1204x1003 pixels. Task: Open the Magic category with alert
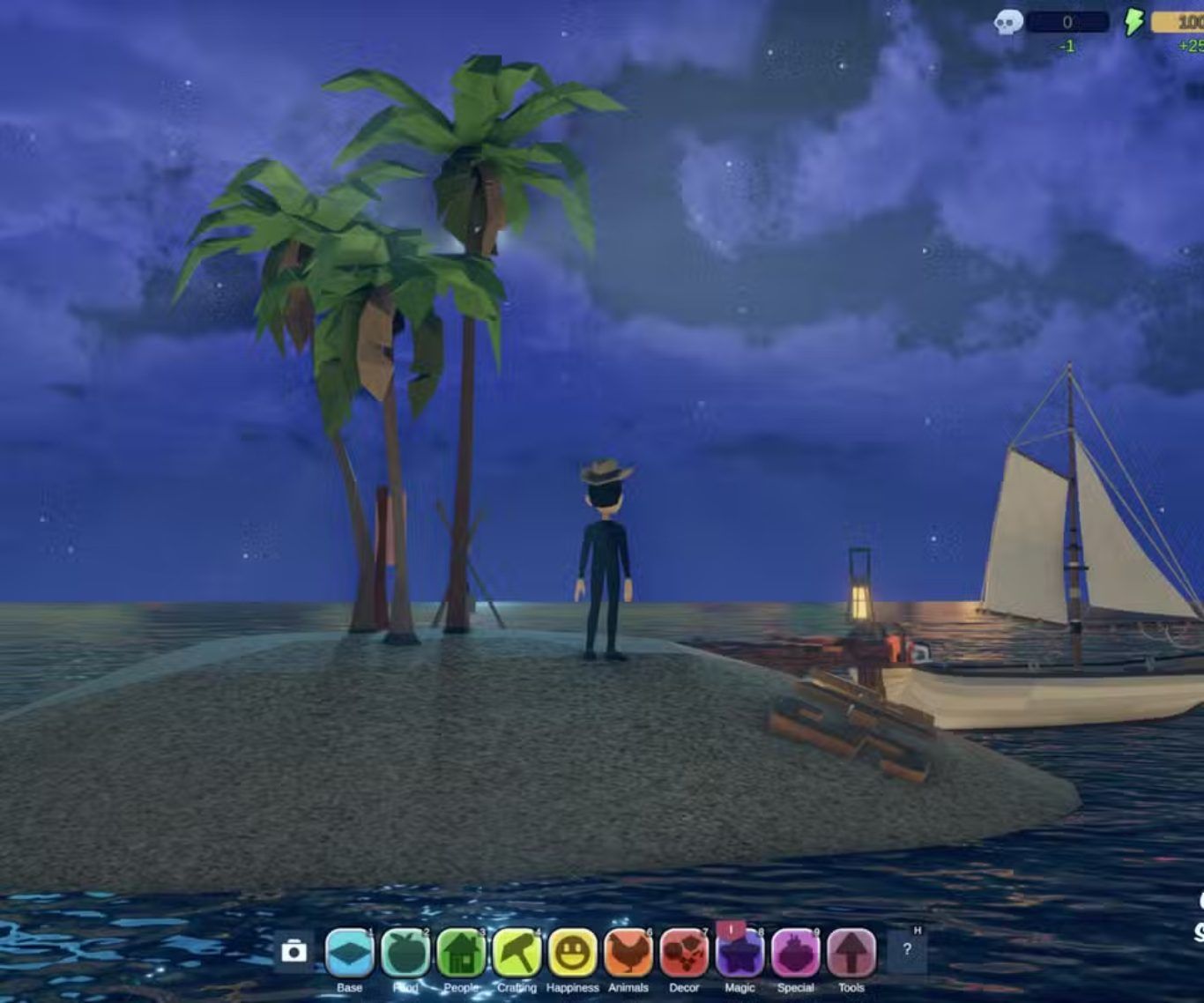(739, 953)
